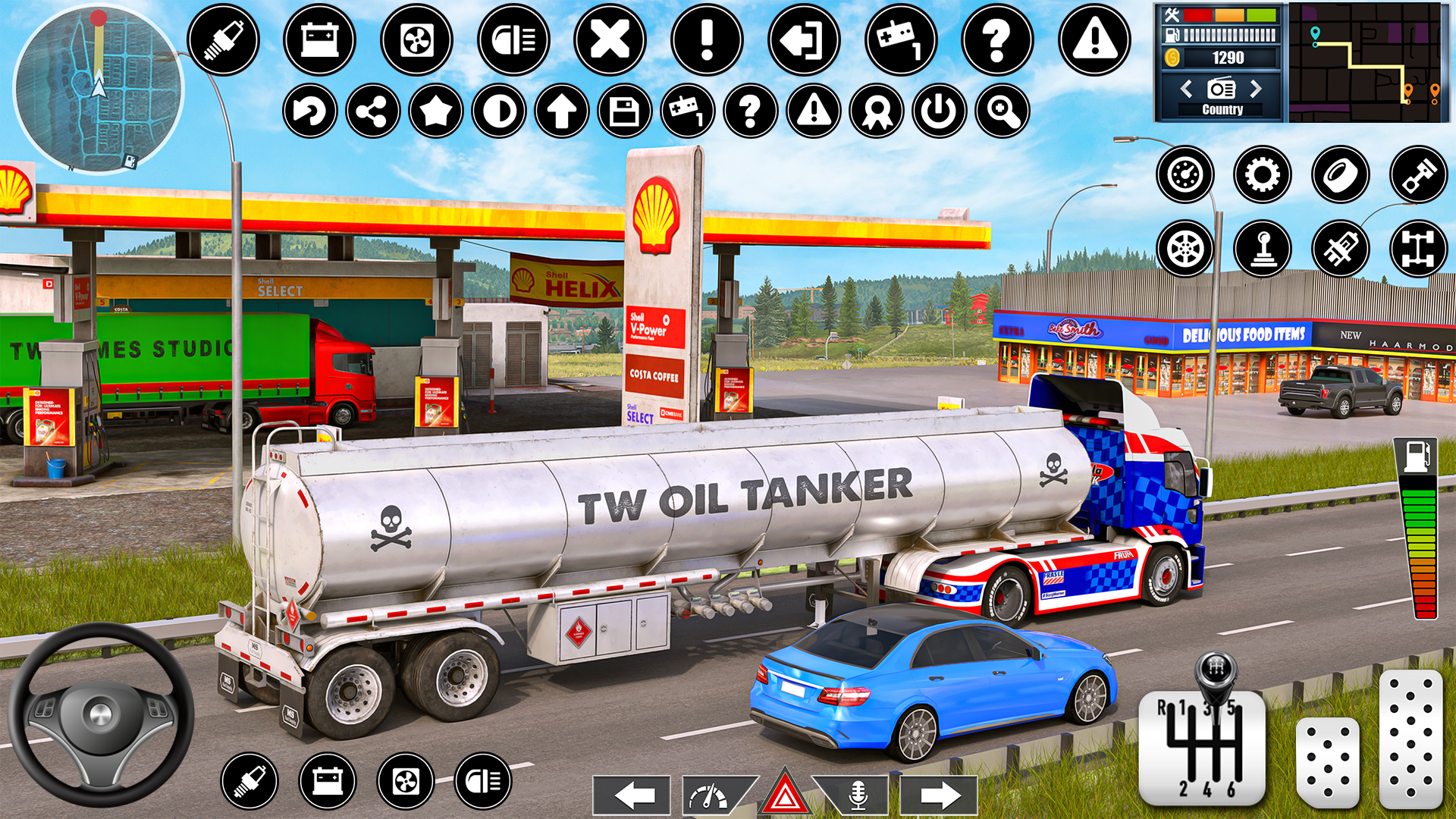
Task: Click right arrow next to Country station
Action: [1257, 89]
